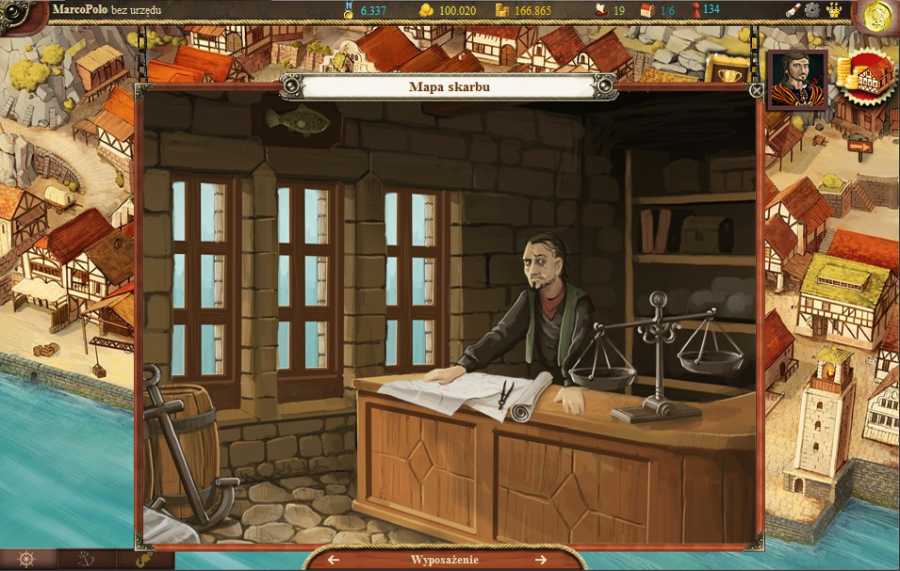This screenshot has height=571, width=900.
Task: Go to the previous Wyposażenie page with left arrow
Action: (x=334, y=560)
